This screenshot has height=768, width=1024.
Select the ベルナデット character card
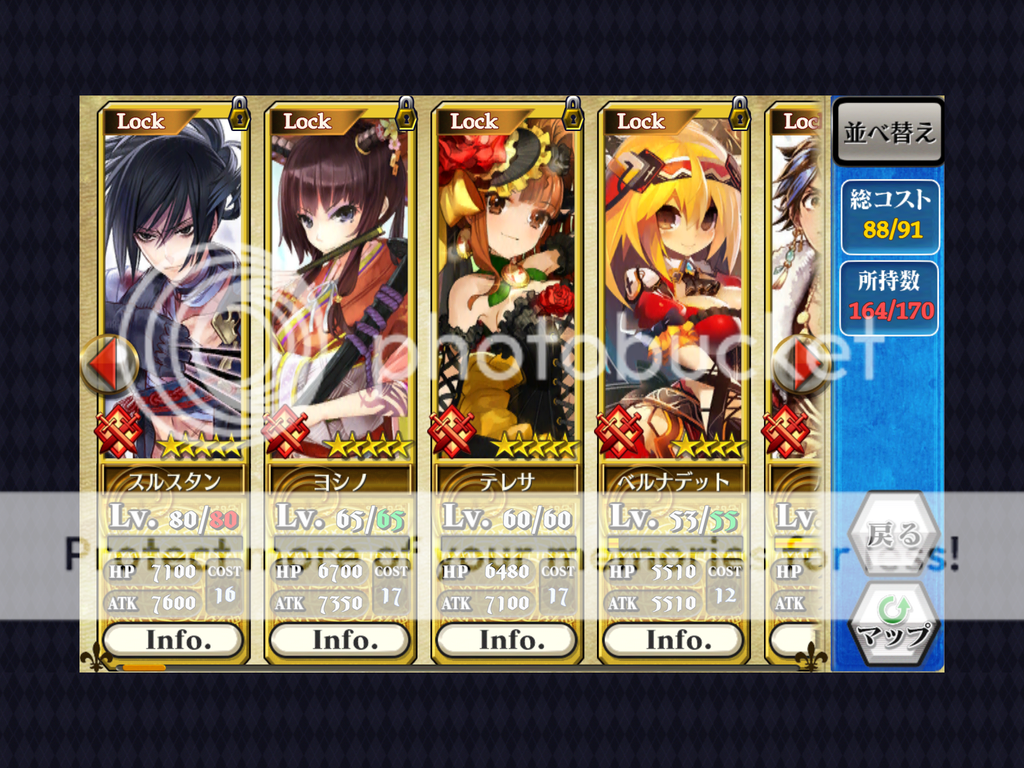tap(674, 290)
